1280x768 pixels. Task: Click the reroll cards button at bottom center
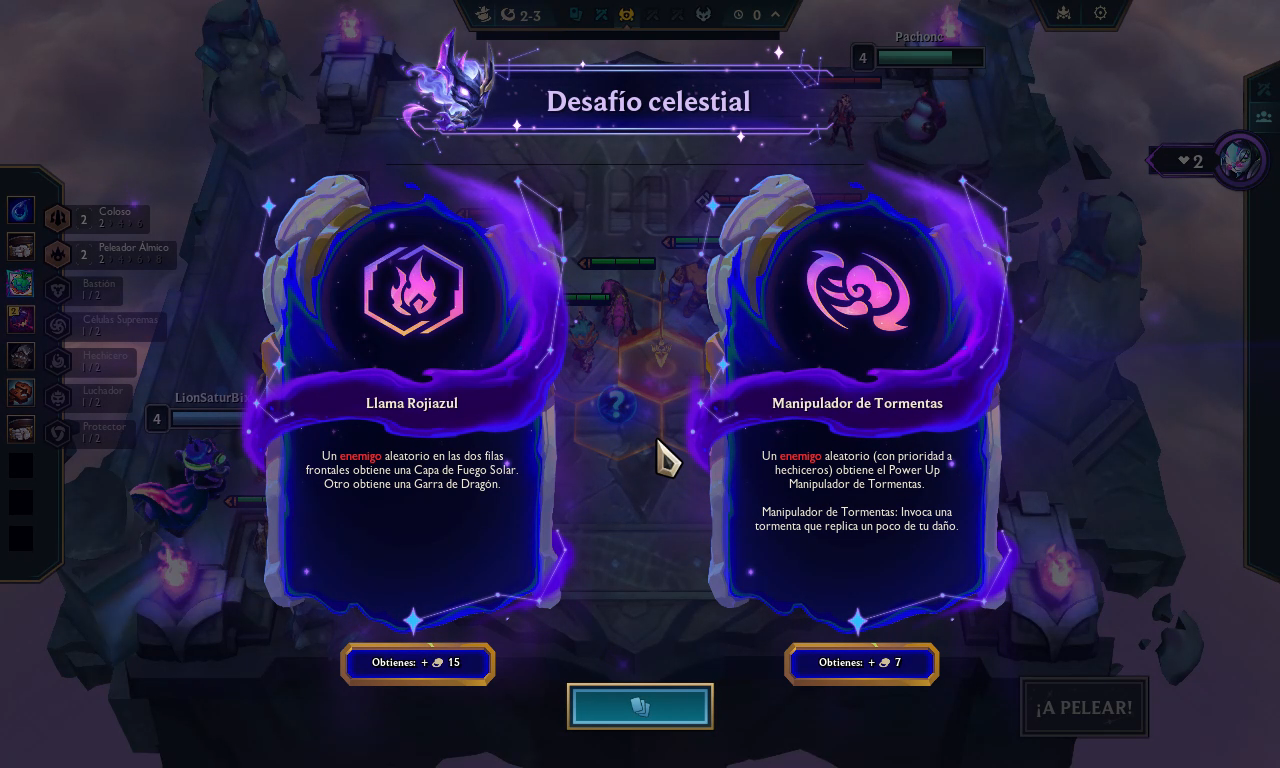640,706
